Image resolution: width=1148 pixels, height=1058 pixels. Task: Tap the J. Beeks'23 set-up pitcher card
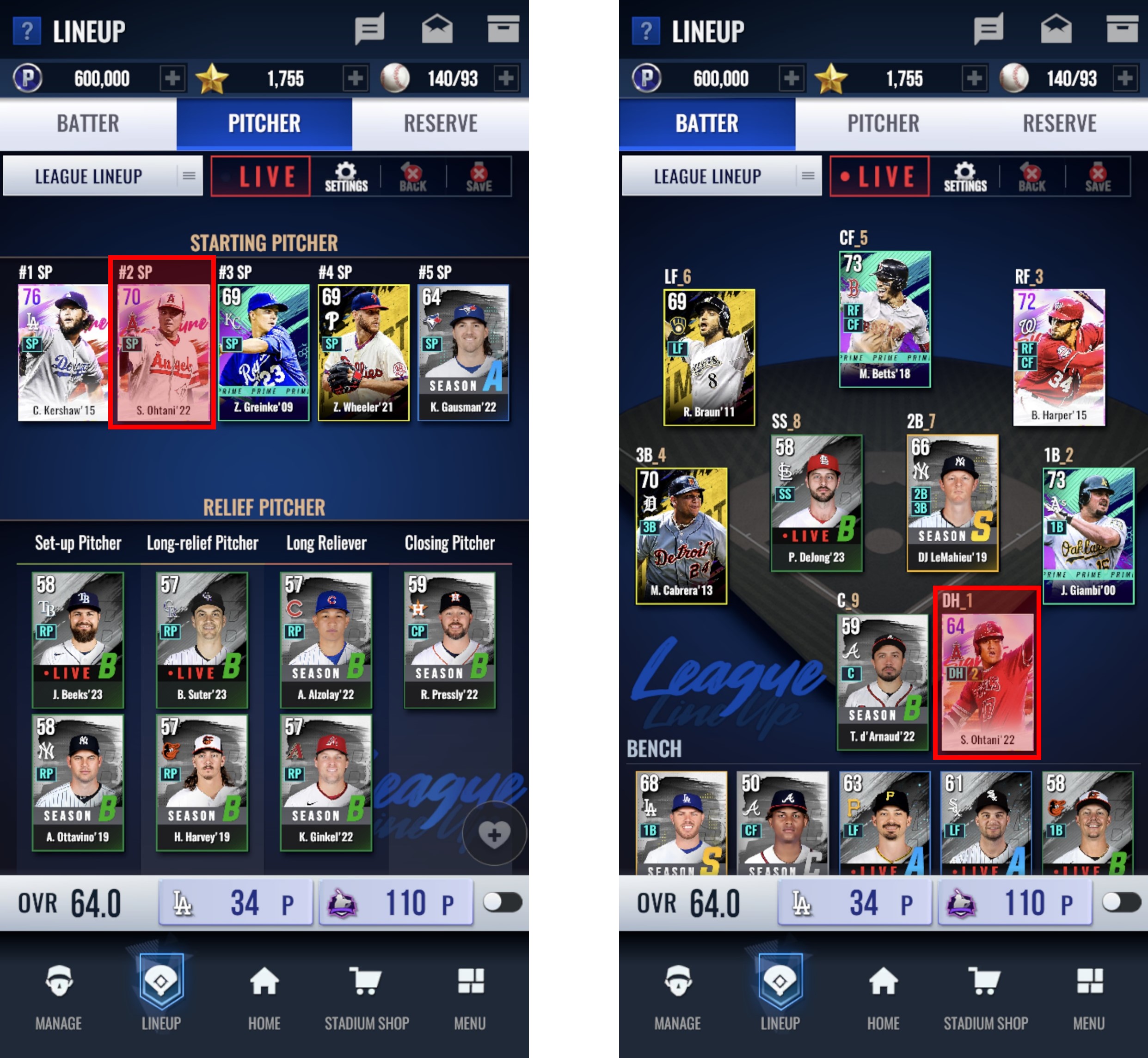(78, 640)
